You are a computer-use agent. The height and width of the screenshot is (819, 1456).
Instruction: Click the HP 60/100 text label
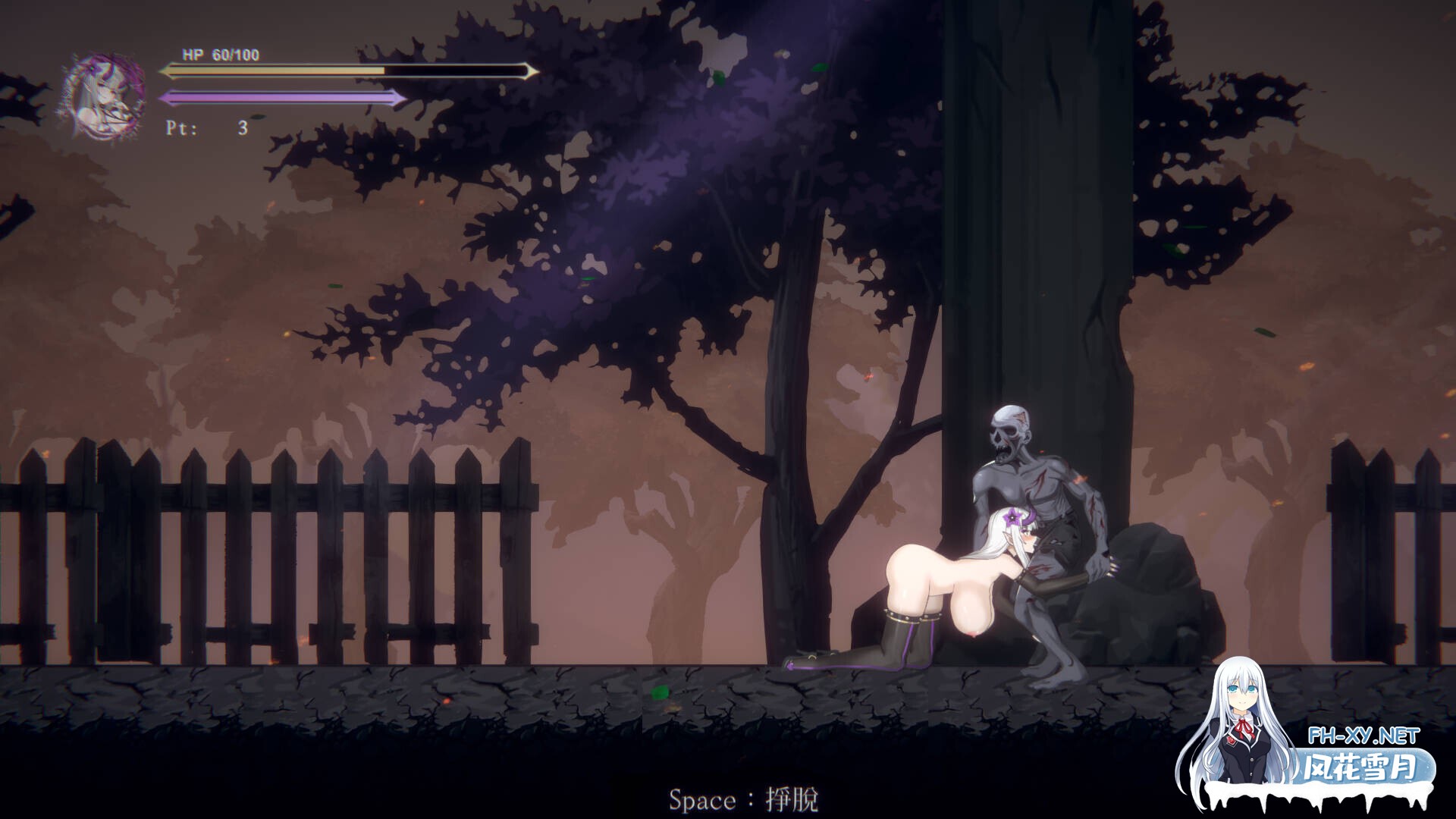[x=221, y=55]
